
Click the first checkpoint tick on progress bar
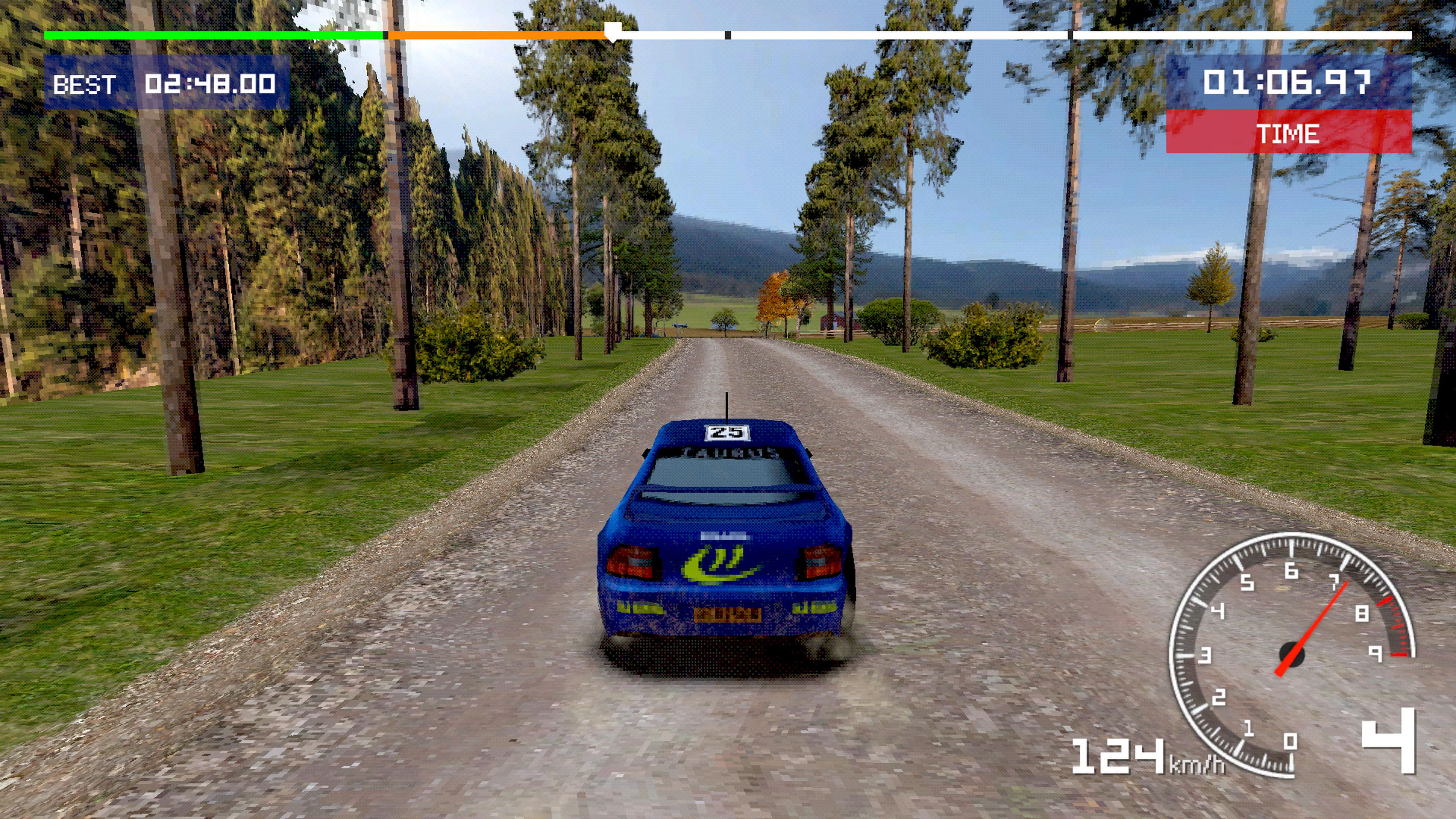pyautogui.click(x=728, y=35)
